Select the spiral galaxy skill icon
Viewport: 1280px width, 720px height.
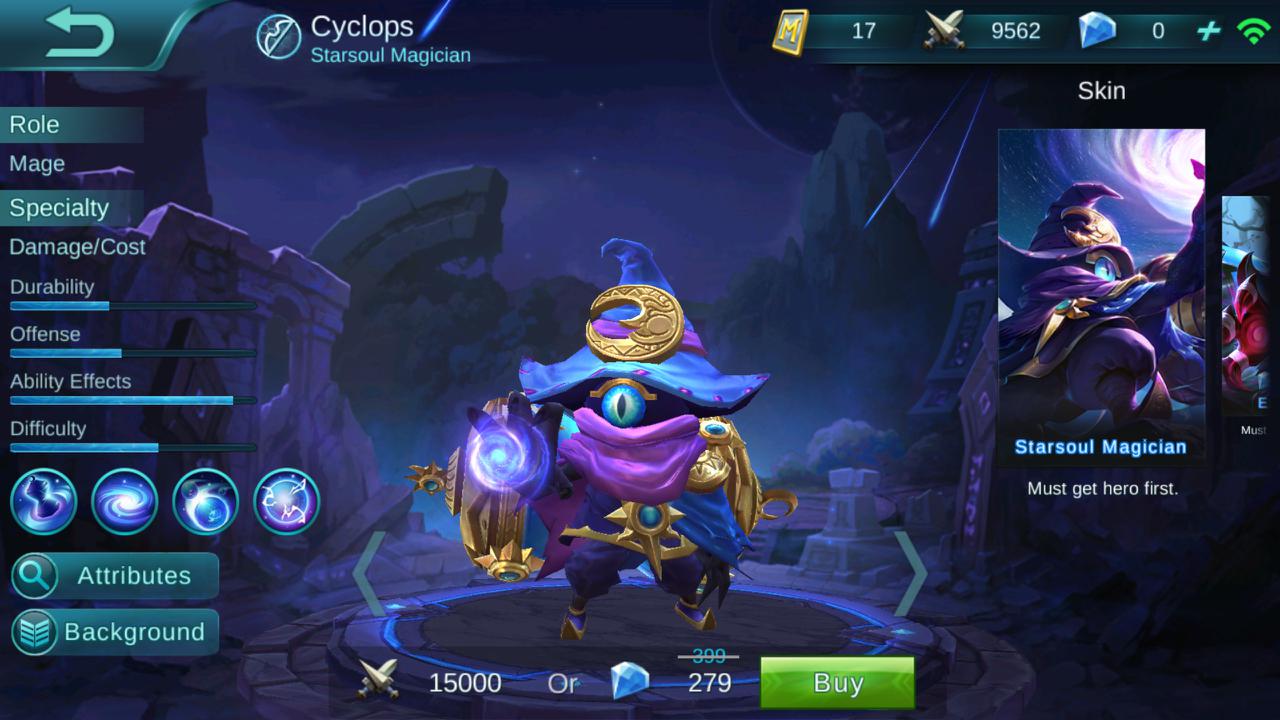[x=124, y=501]
